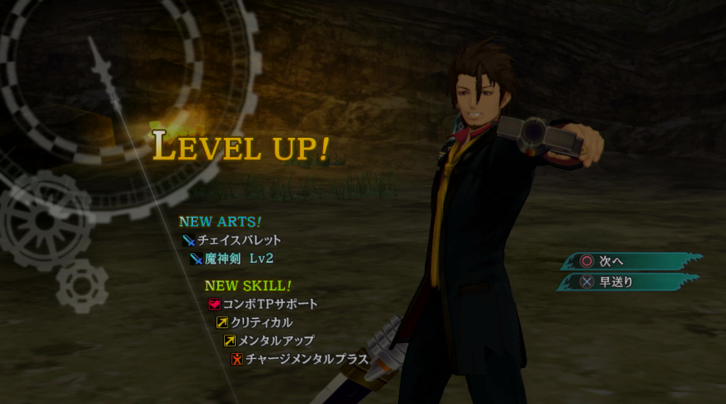Choose the クリティカル skill entry
Image resolution: width=726 pixels, height=404 pixels.
click(x=260, y=322)
